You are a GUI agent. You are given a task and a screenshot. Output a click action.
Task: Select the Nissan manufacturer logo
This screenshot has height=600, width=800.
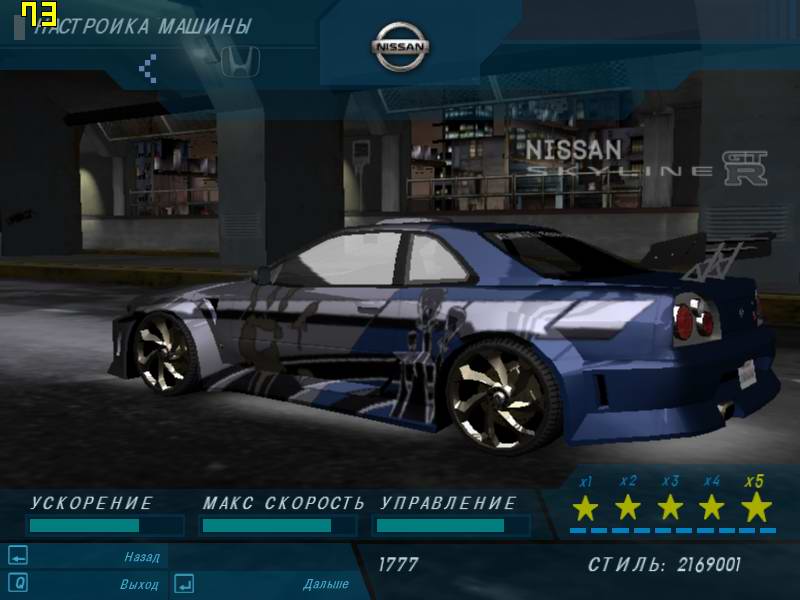pyautogui.click(x=401, y=47)
